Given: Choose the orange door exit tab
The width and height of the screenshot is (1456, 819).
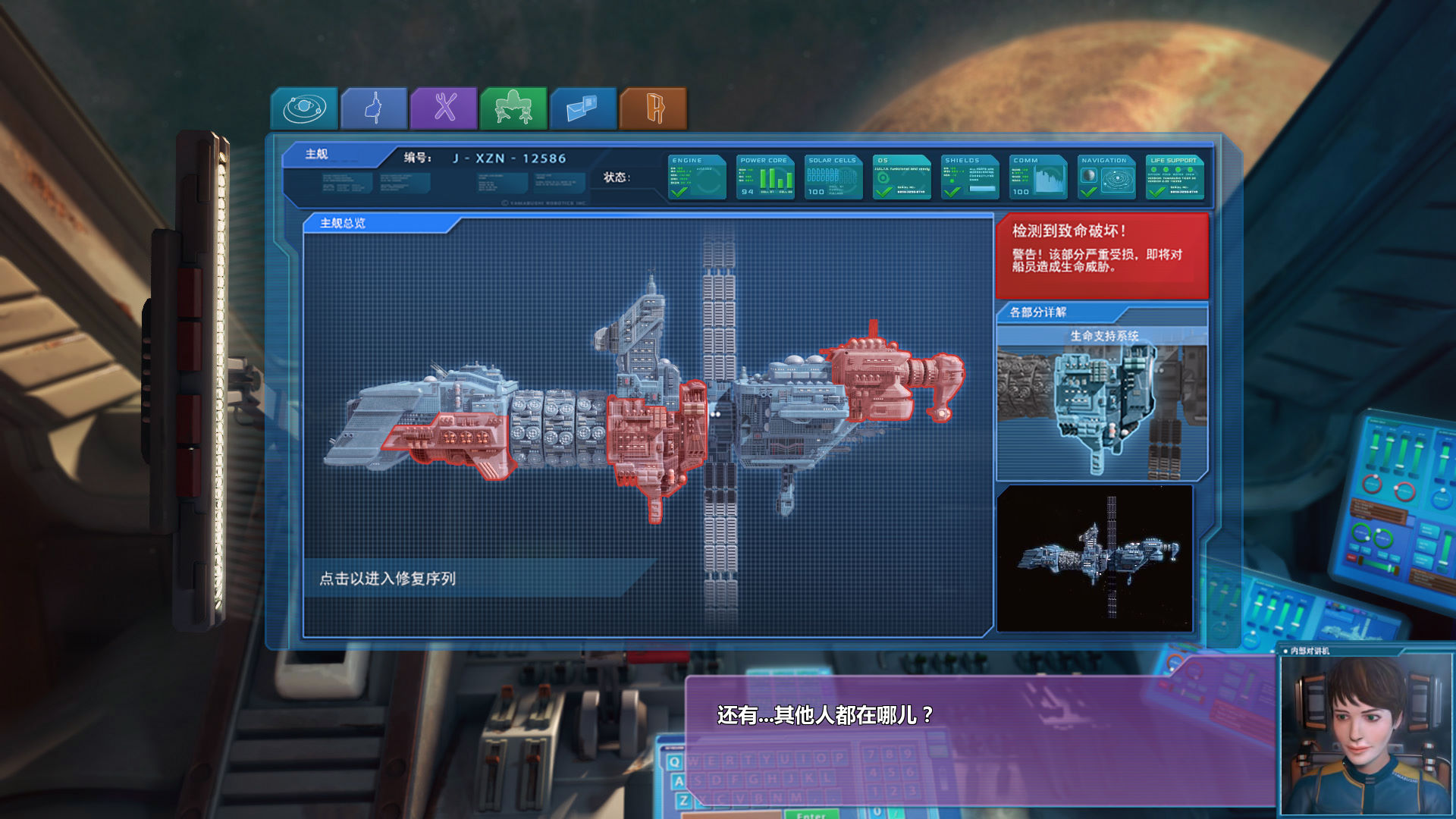Looking at the screenshot, I should [653, 108].
